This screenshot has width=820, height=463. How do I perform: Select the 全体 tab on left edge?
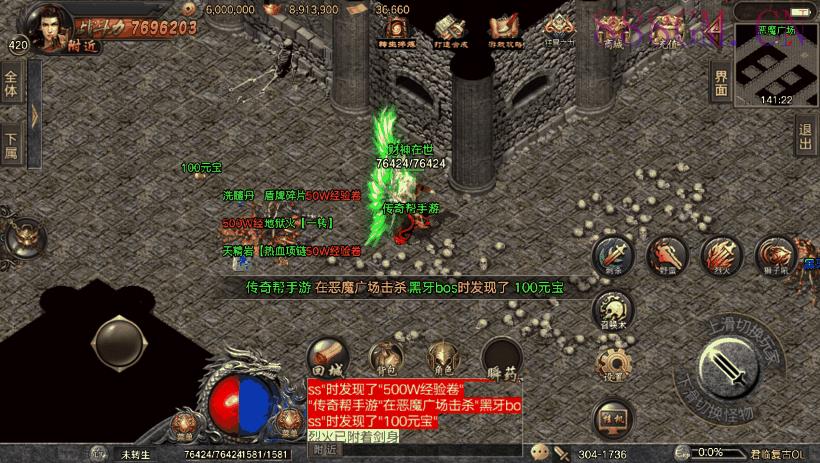[x=11, y=84]
